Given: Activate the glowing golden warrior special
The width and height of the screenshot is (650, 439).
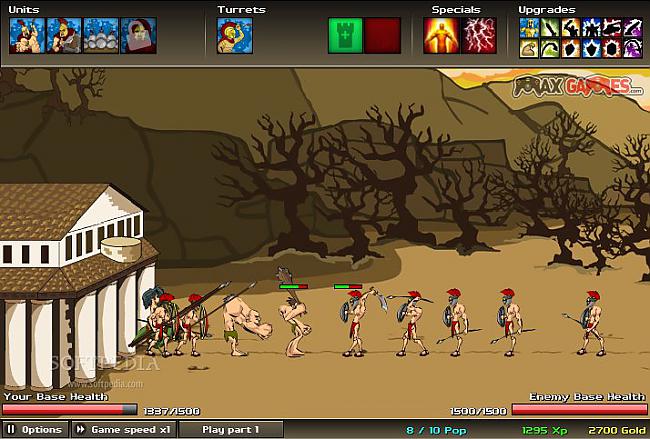Looking at the screenshot, I should click(440, 35).
